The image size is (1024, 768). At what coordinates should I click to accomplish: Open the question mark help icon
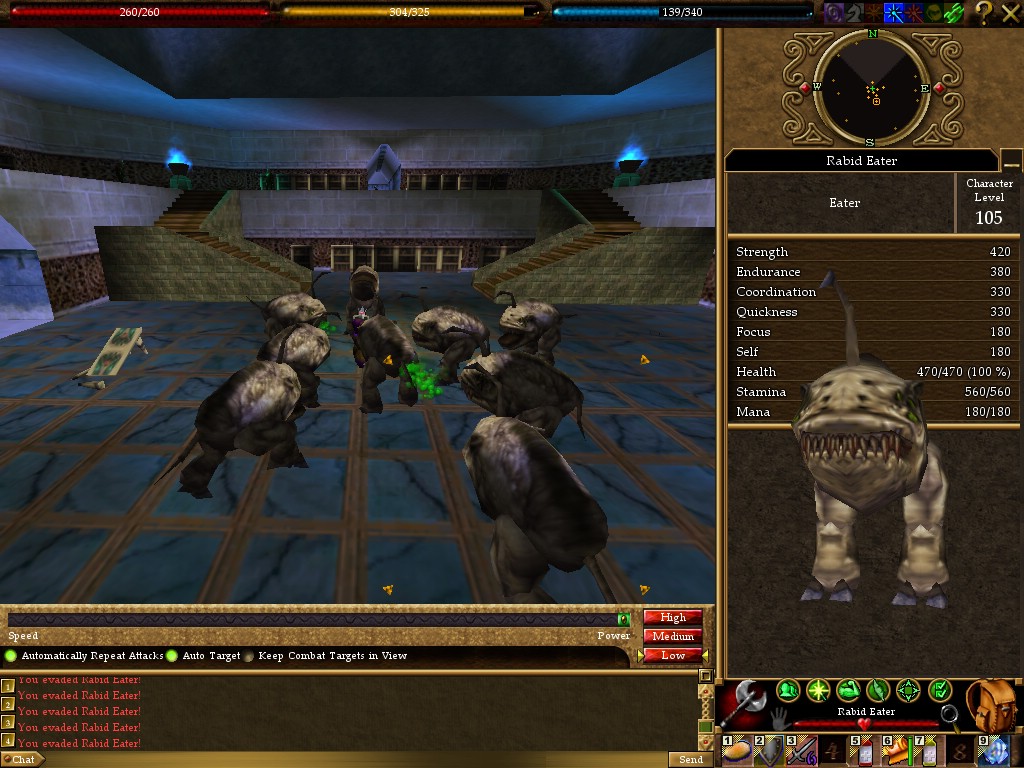click(x=983, y=12)
